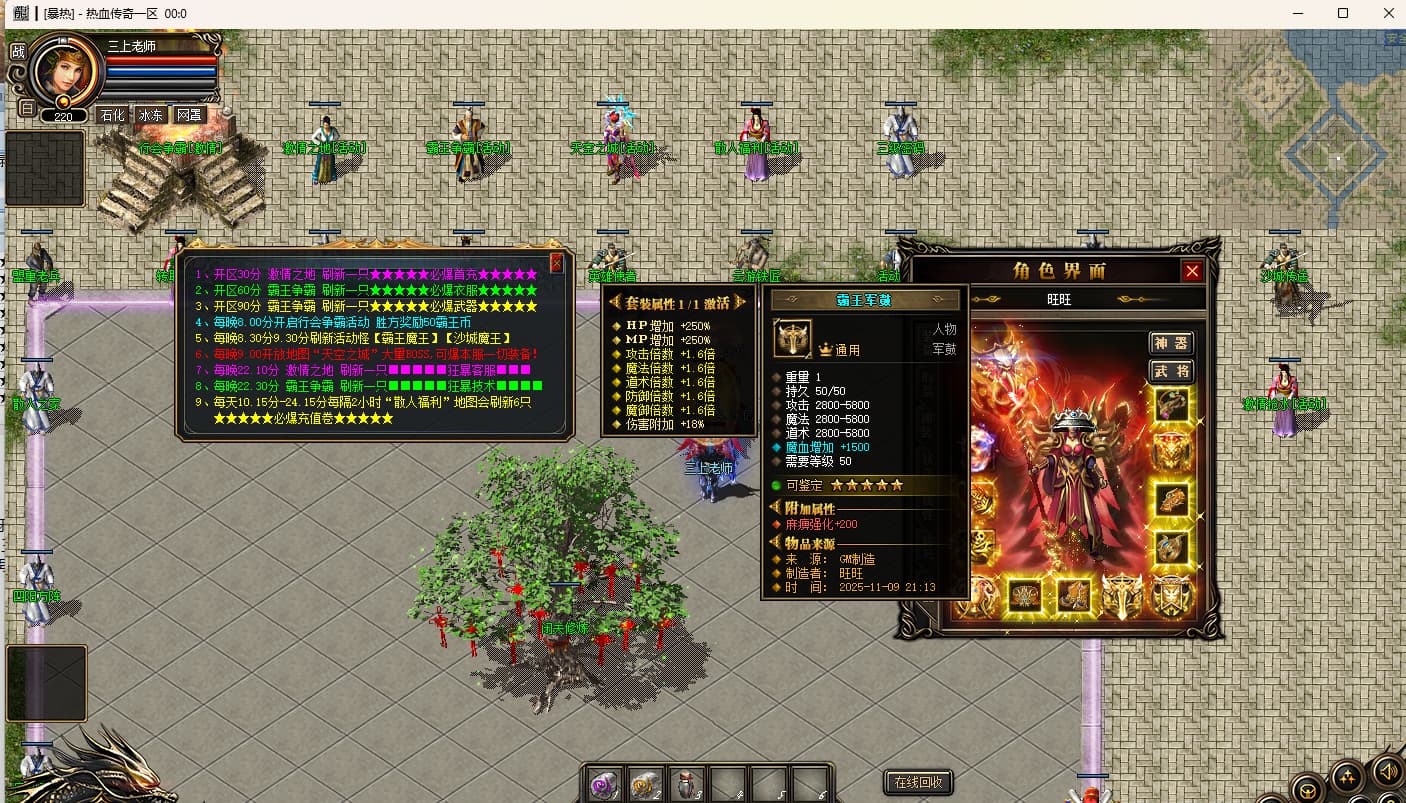Viewport: 1406px width, 803px height.
Task: Toggle the 石化 petrify button
Action: point(112,115)
